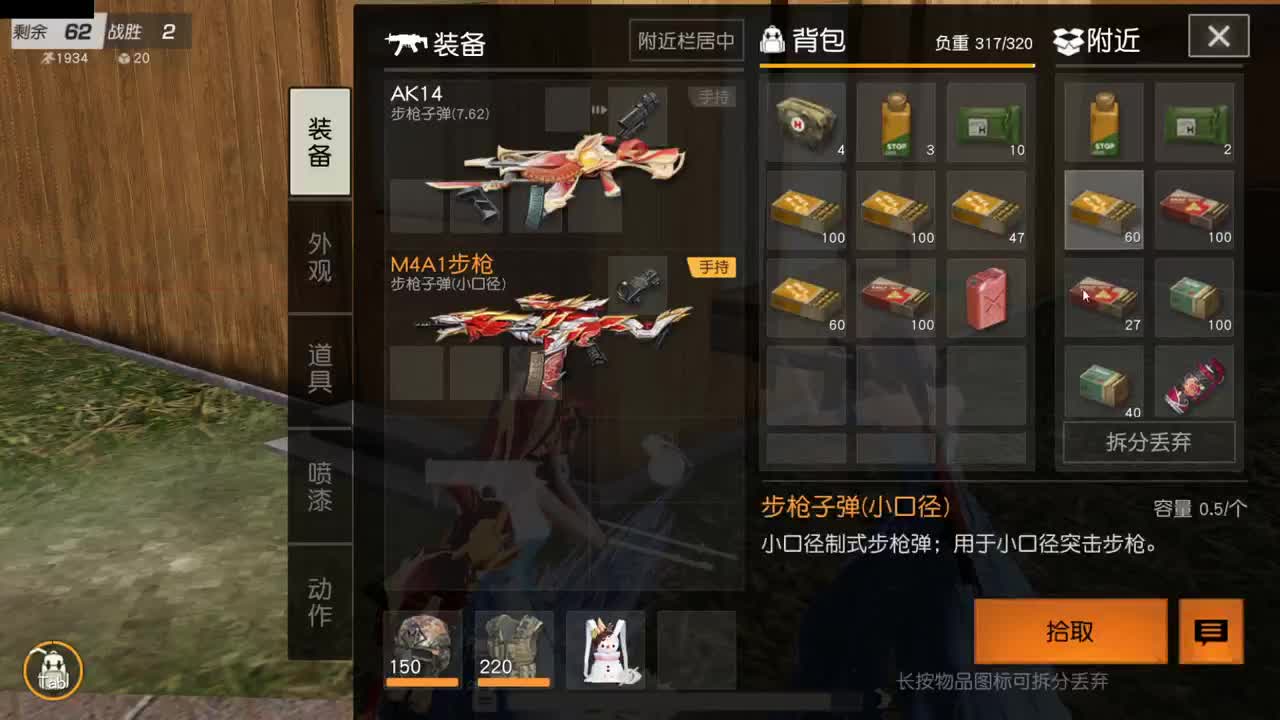This screenshot has width=1280, height=720.
Task: Select the yellow STOP painkiller bottle
Action: tap(895, 122)
